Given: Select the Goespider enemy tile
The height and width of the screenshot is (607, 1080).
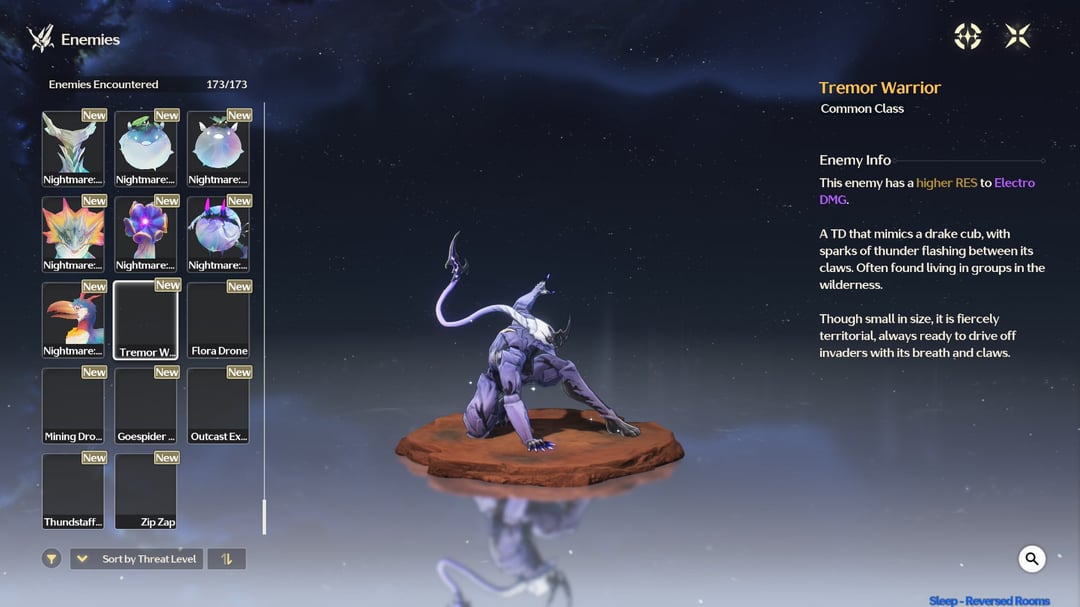Looking at the screenshot, I should [x=145, y=405].
